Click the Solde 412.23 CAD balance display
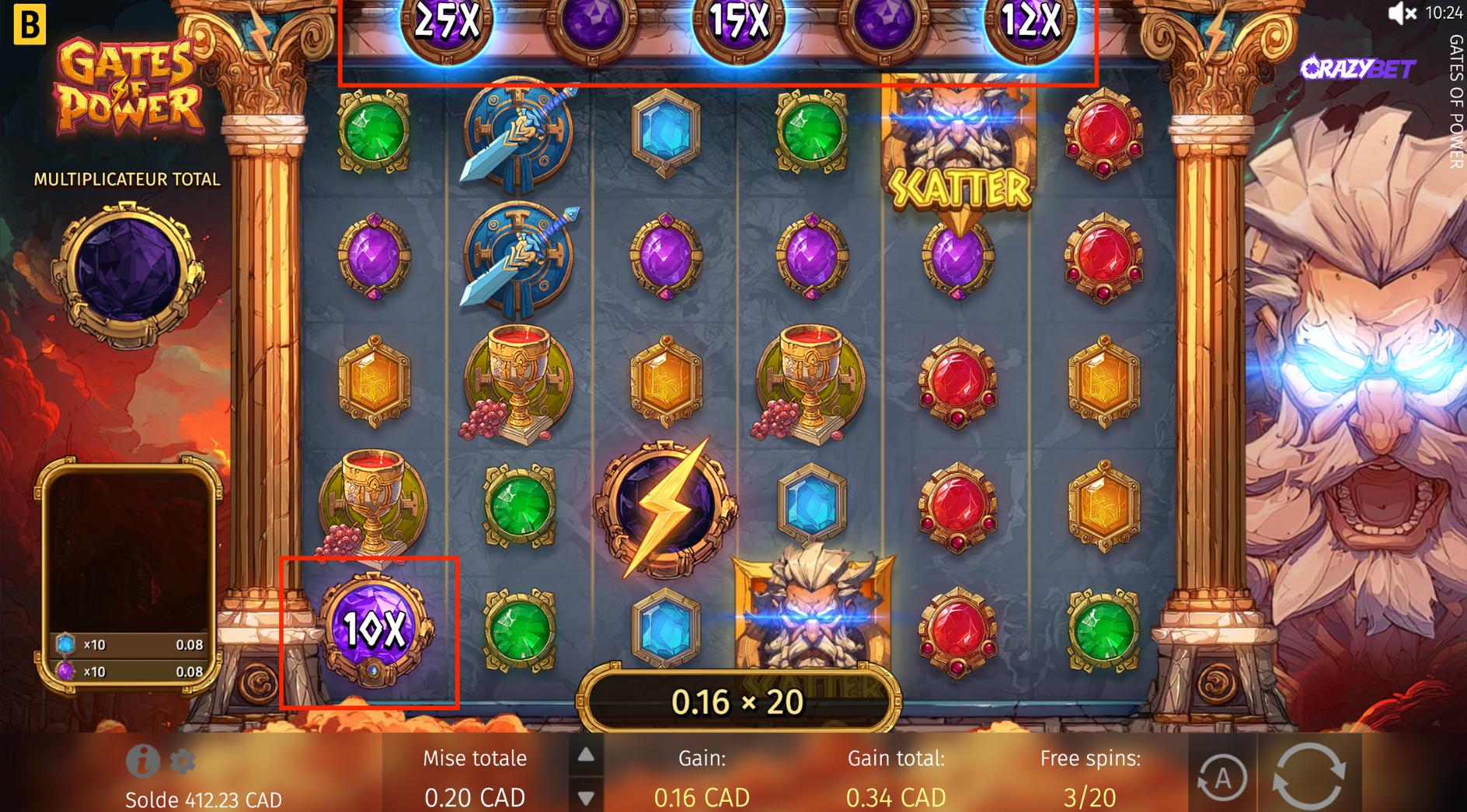The image size is (1467, 812). (204, 799)
